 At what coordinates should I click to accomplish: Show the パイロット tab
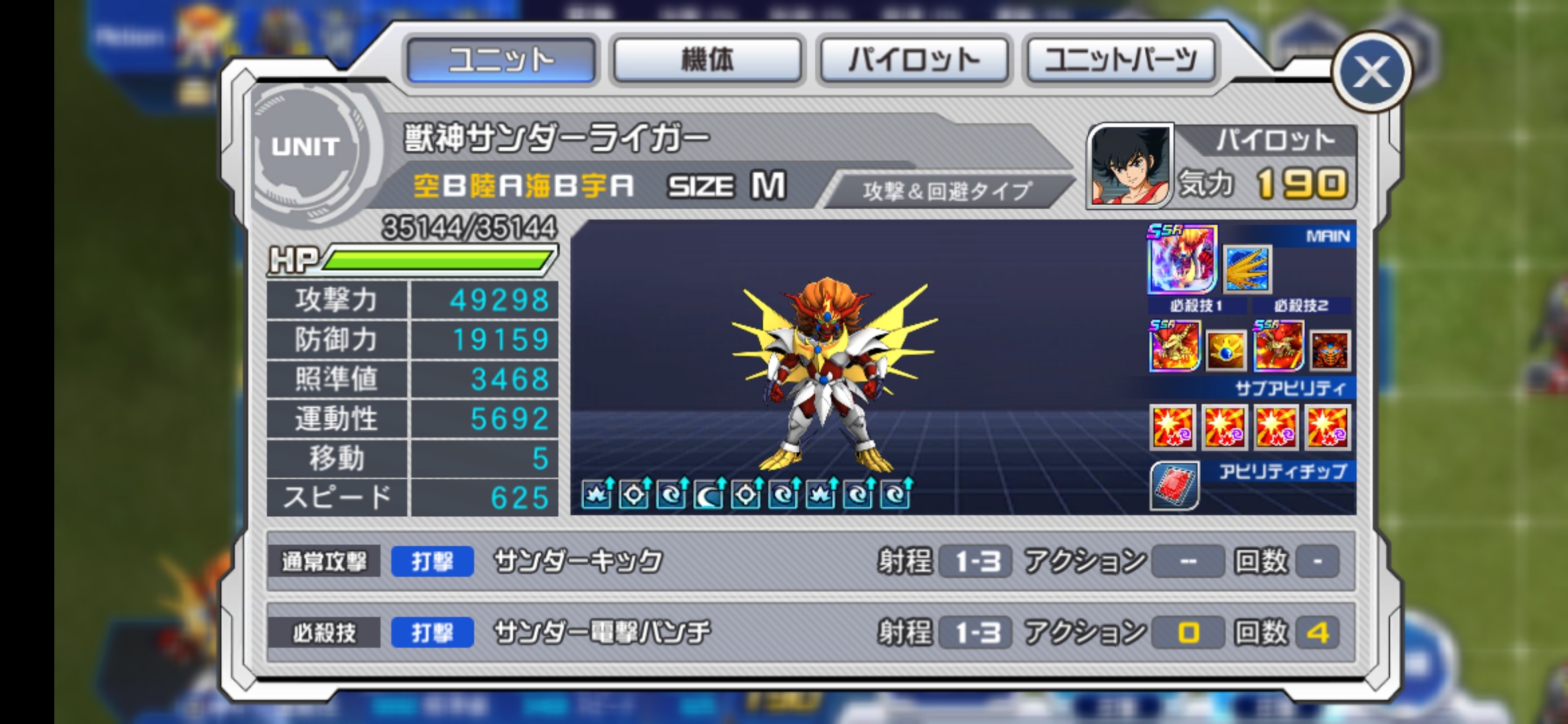914,60
